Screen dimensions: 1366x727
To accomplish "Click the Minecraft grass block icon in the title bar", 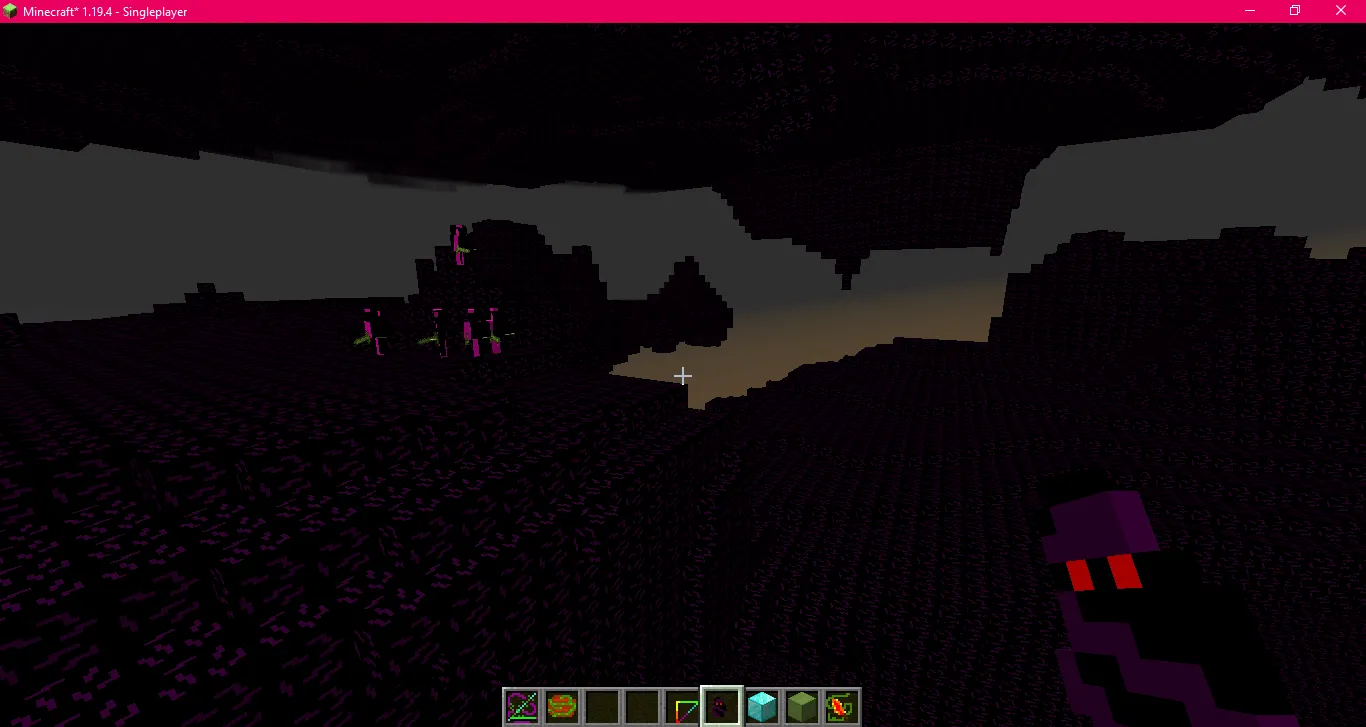I will [x=10, y=10].
